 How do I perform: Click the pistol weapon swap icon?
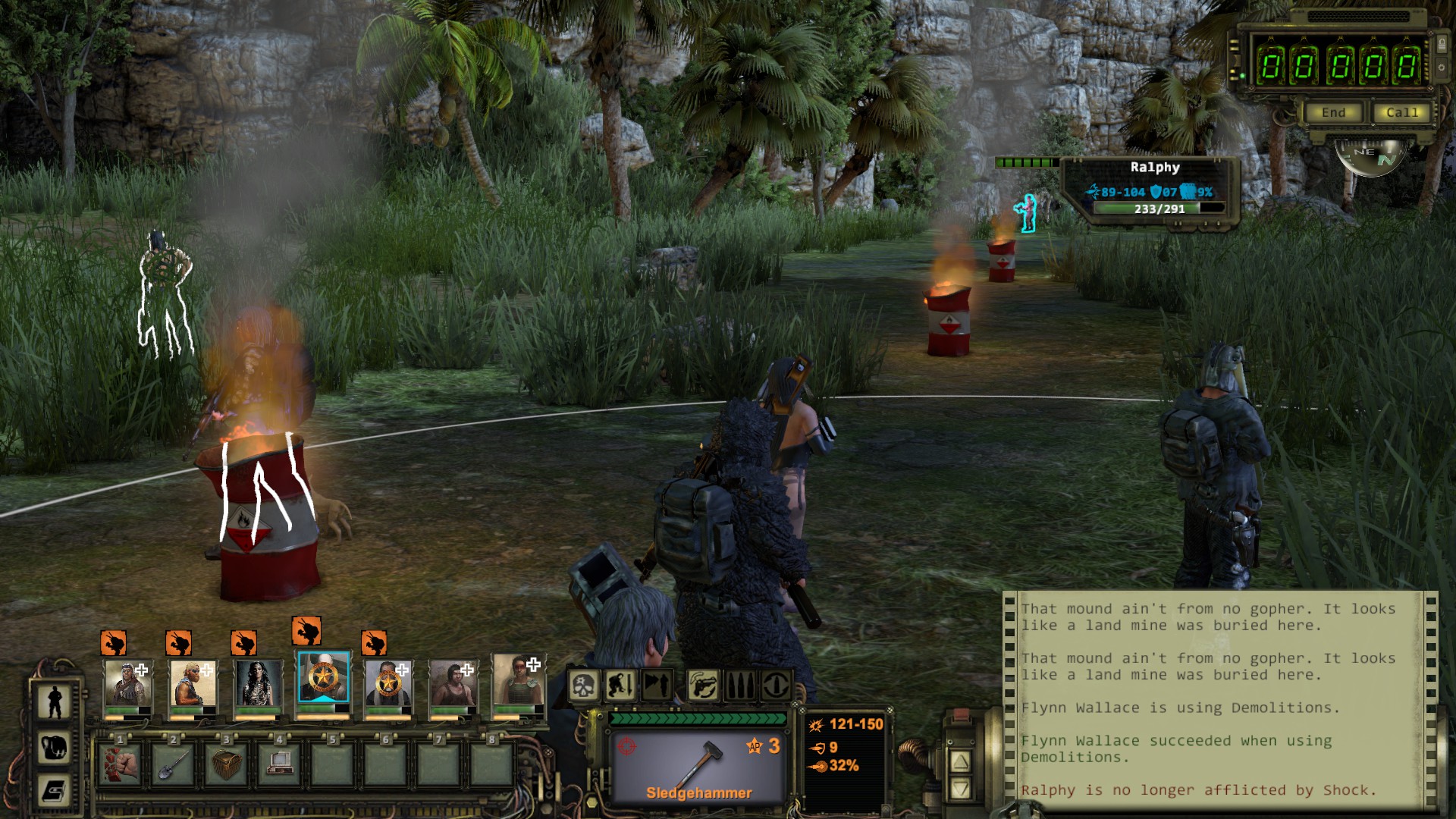pos(703,686)
